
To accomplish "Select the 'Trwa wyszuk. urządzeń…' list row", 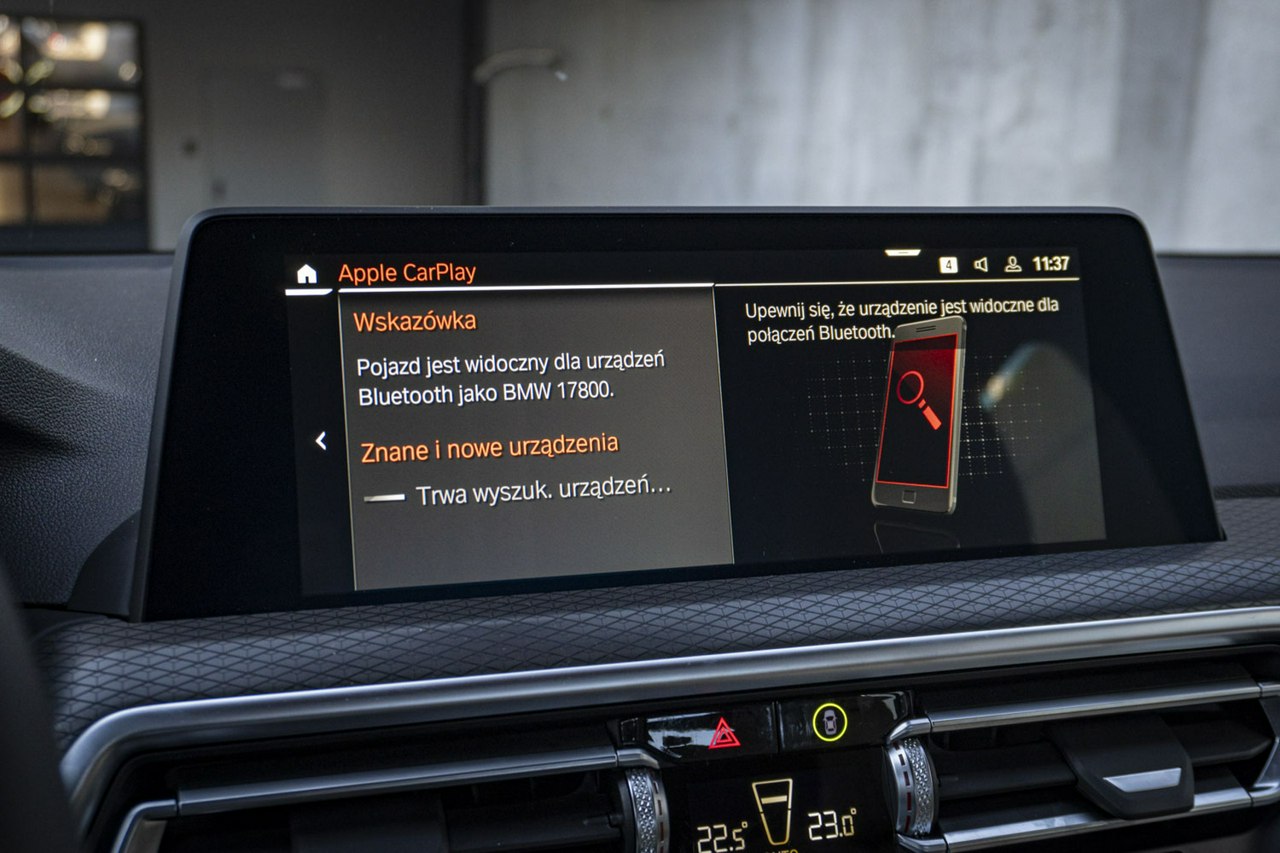I will (530, 492).
